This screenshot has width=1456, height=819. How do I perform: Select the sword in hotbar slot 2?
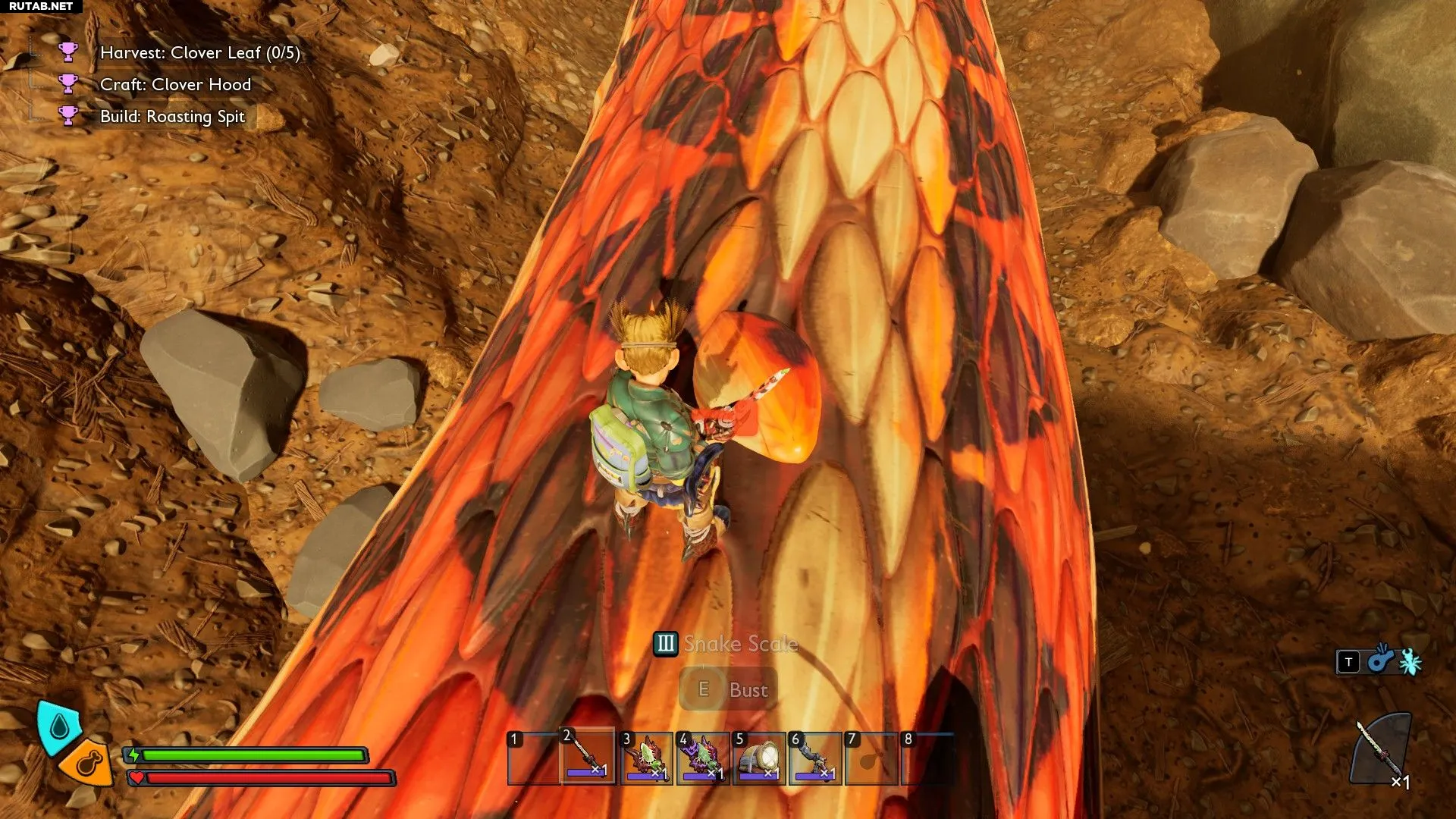click(x=588, y=758)
